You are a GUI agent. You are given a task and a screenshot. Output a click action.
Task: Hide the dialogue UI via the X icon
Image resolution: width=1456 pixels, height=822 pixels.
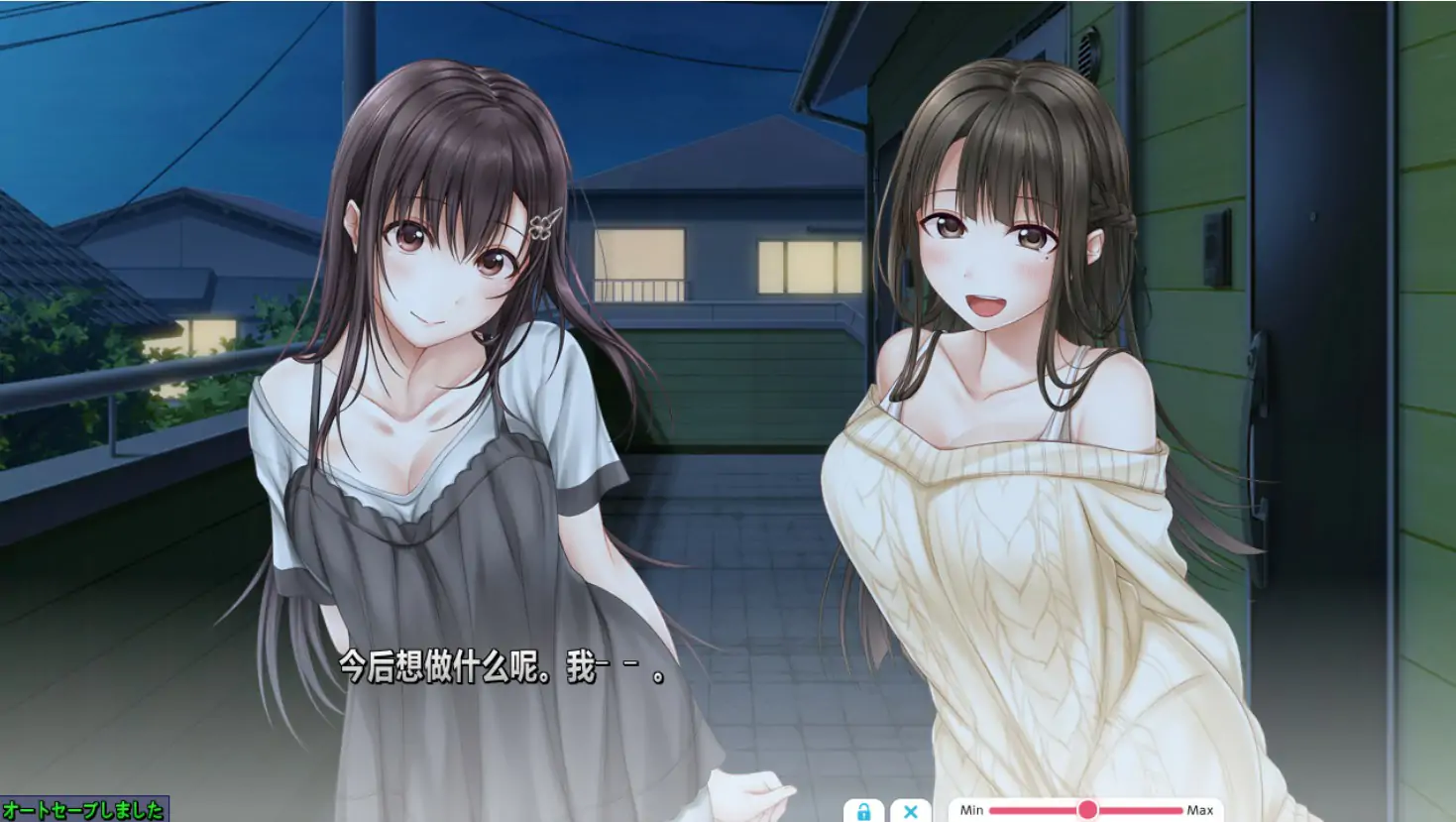tap(909, 810)
